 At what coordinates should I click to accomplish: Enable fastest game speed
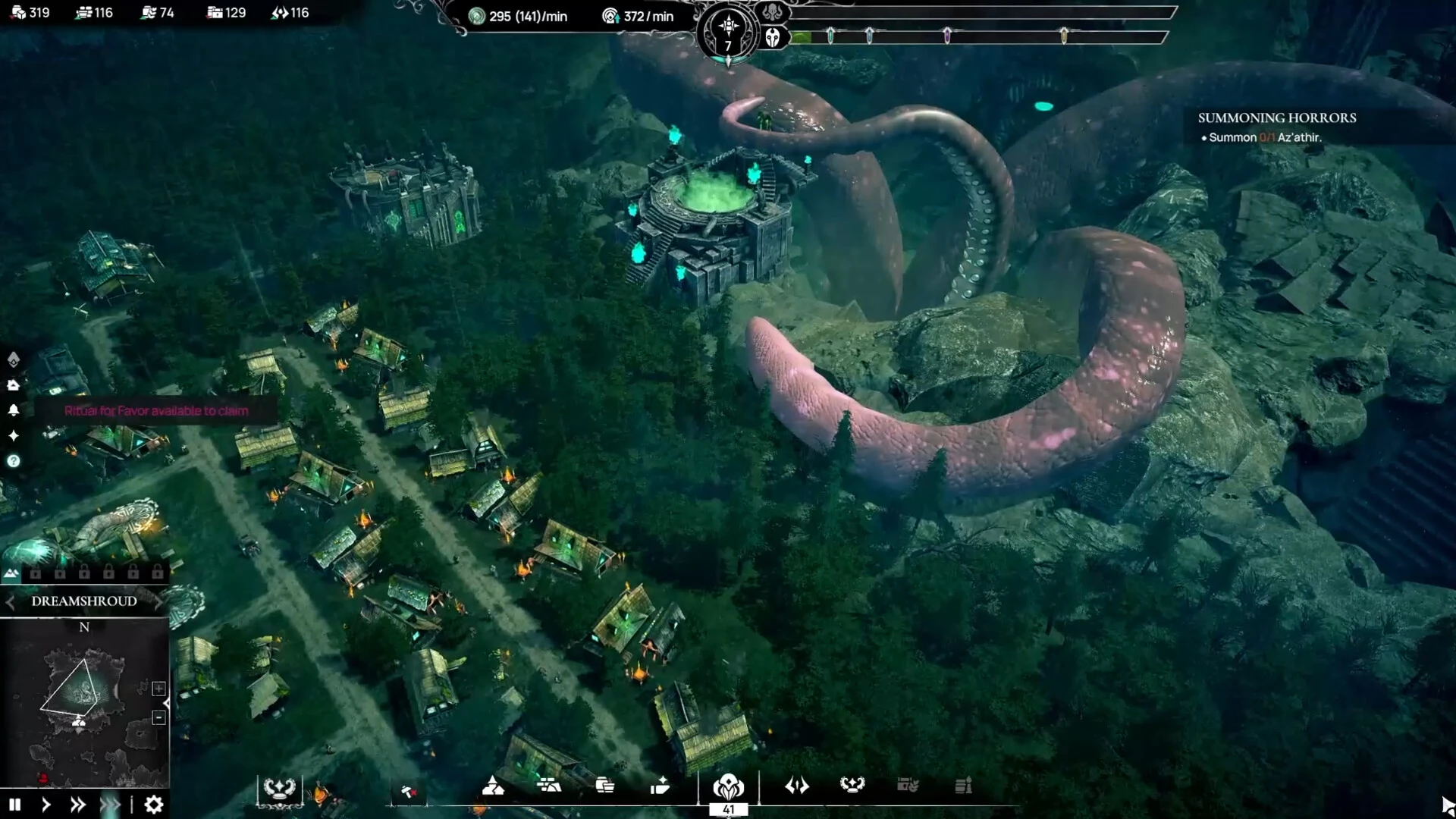tap(111, 805)
